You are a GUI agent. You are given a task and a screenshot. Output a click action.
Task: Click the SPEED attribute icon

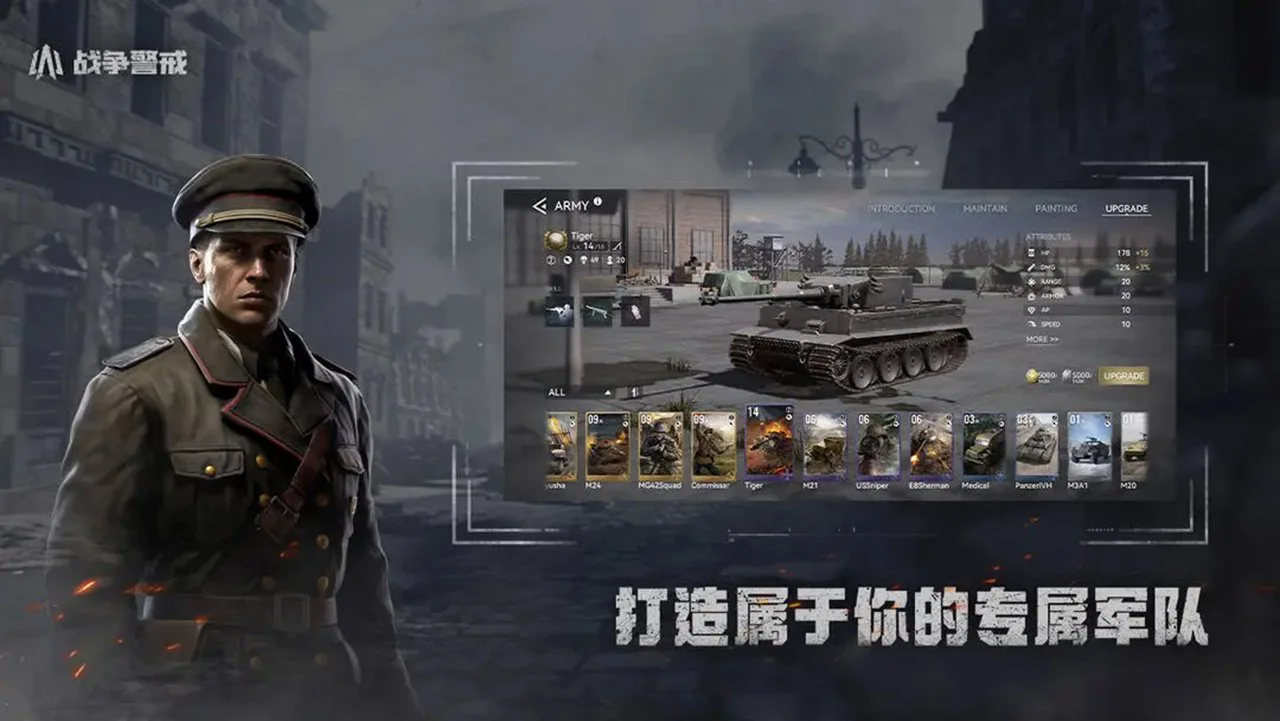point(1032,324)
